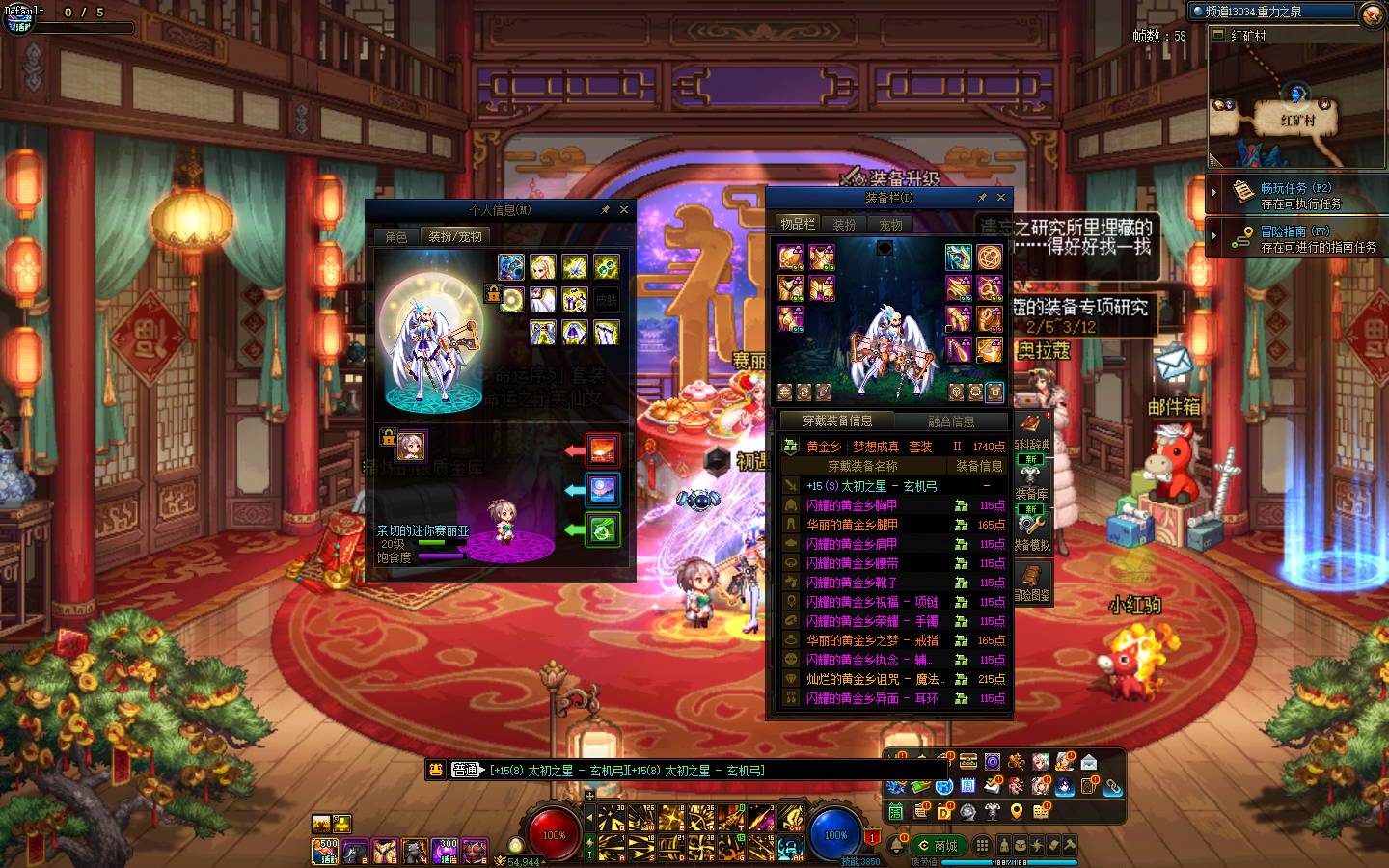Switch to the 角色 character tab
1389x868 pixels.
(396, 236)
